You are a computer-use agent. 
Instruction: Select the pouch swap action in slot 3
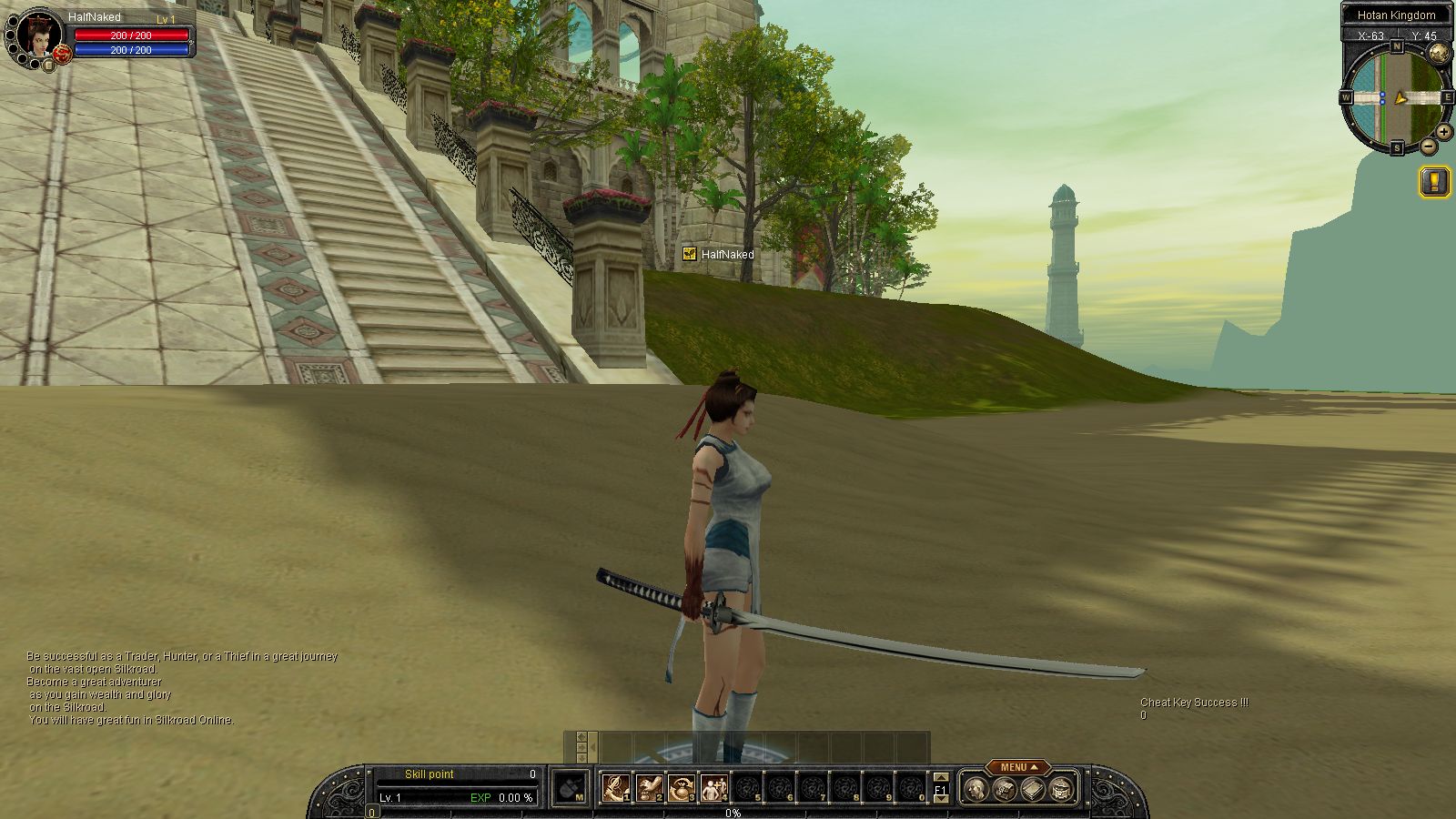click(682, 788)
